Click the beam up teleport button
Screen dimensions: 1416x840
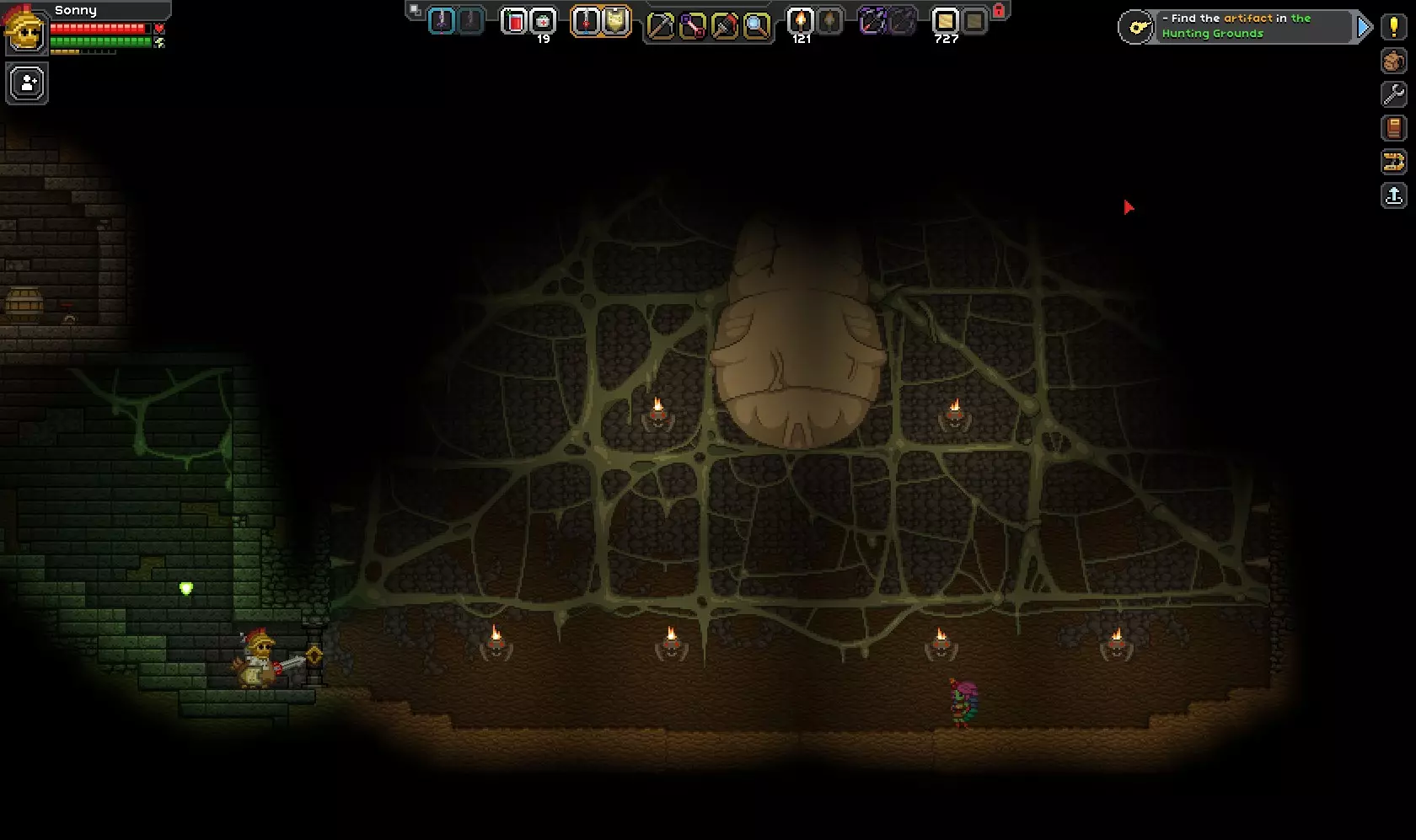click(x=1393, y=196)
